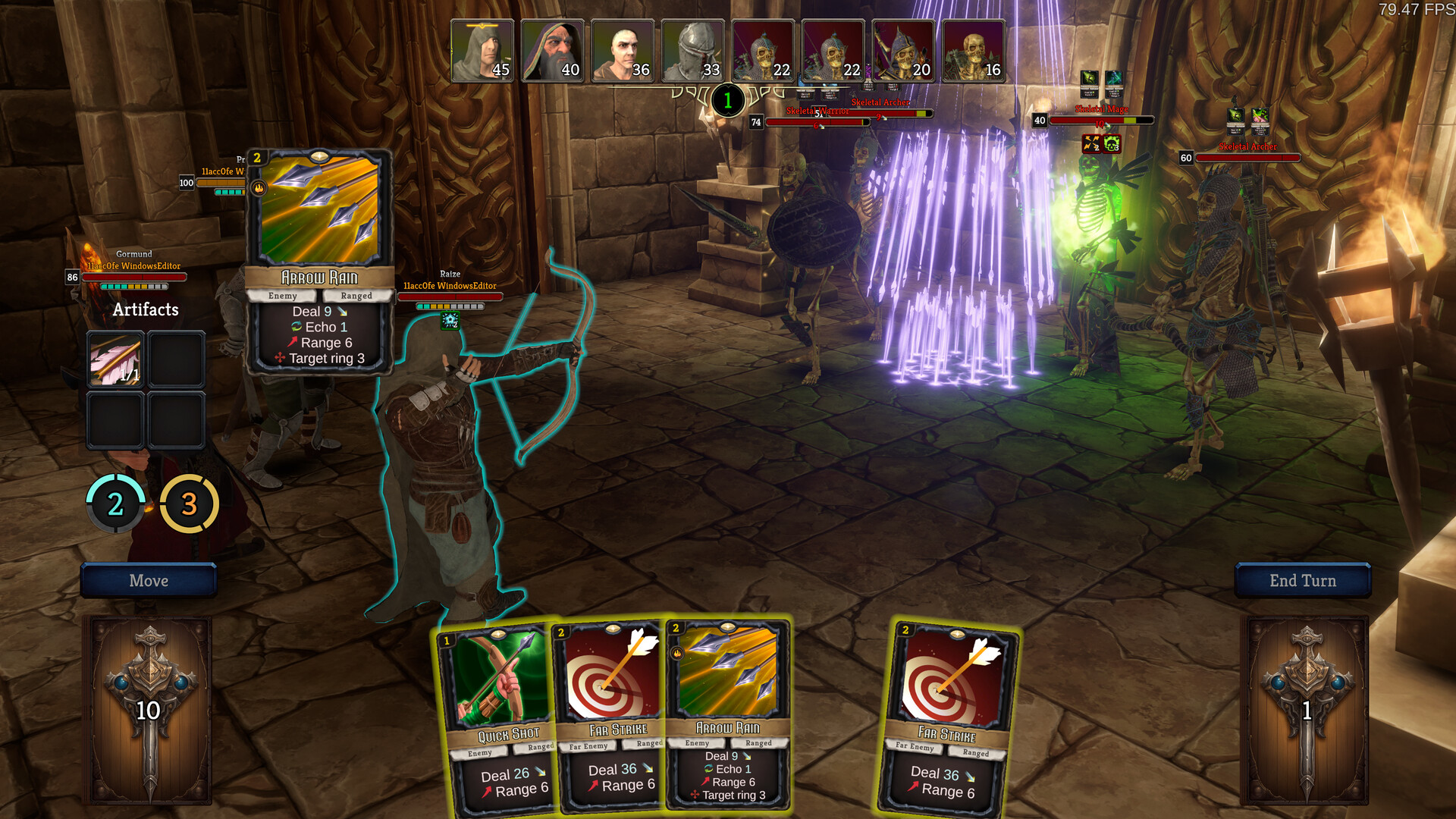The image size is (1456, 819).
Task: Click the Enemy tag on the Arrow Rain tooltip
Action: [283, 296]
